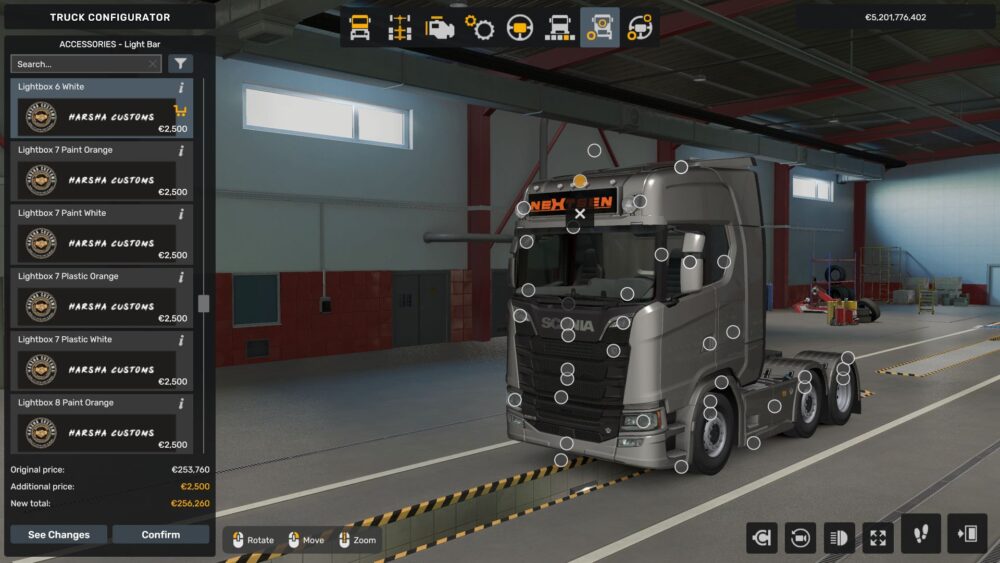Switch to the truck cabin tab
This screenshot has width=1000, height=563.
360,28
